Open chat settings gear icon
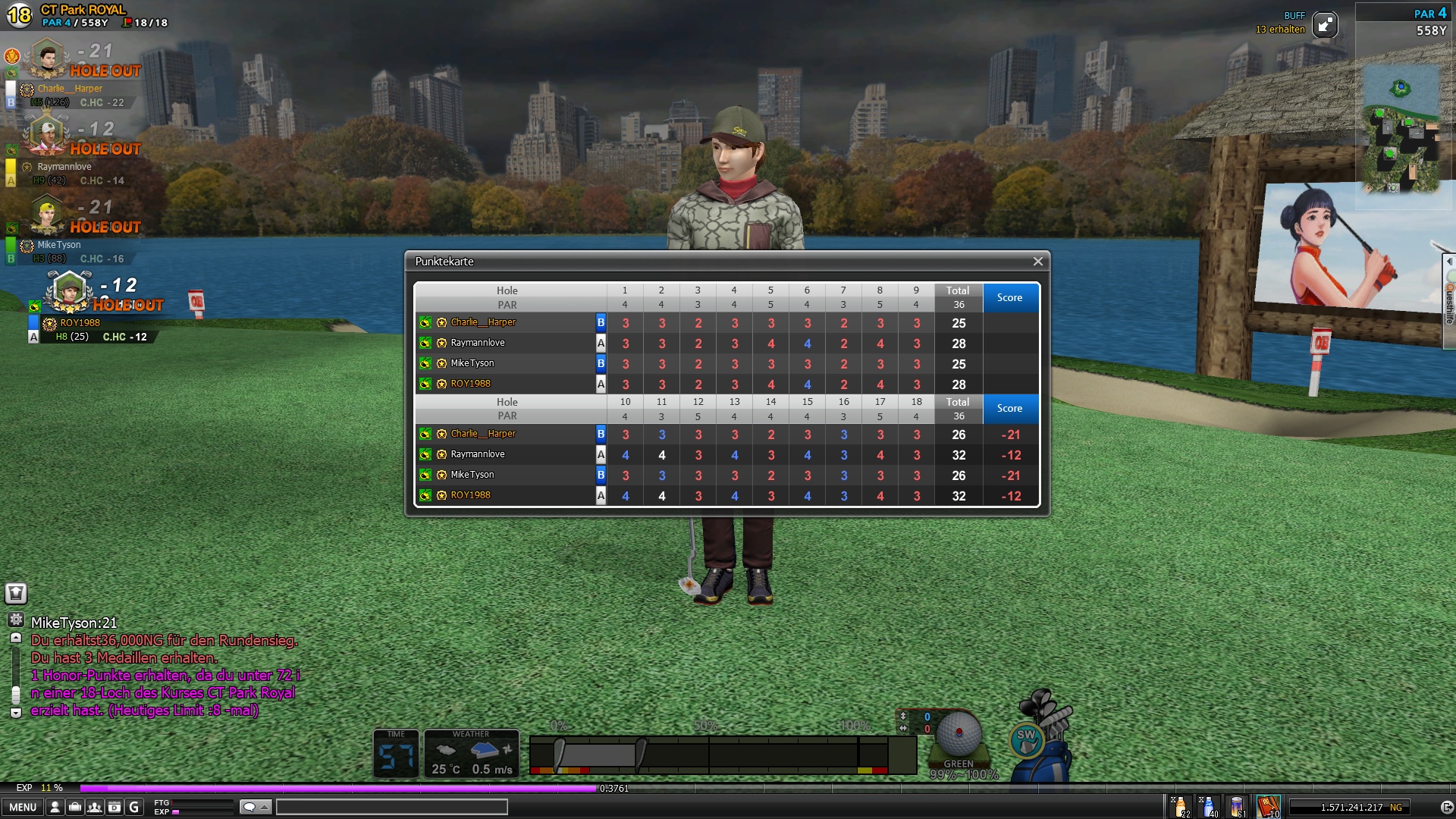This screenshot has width=1456, height=819. (x=16, y=620)
